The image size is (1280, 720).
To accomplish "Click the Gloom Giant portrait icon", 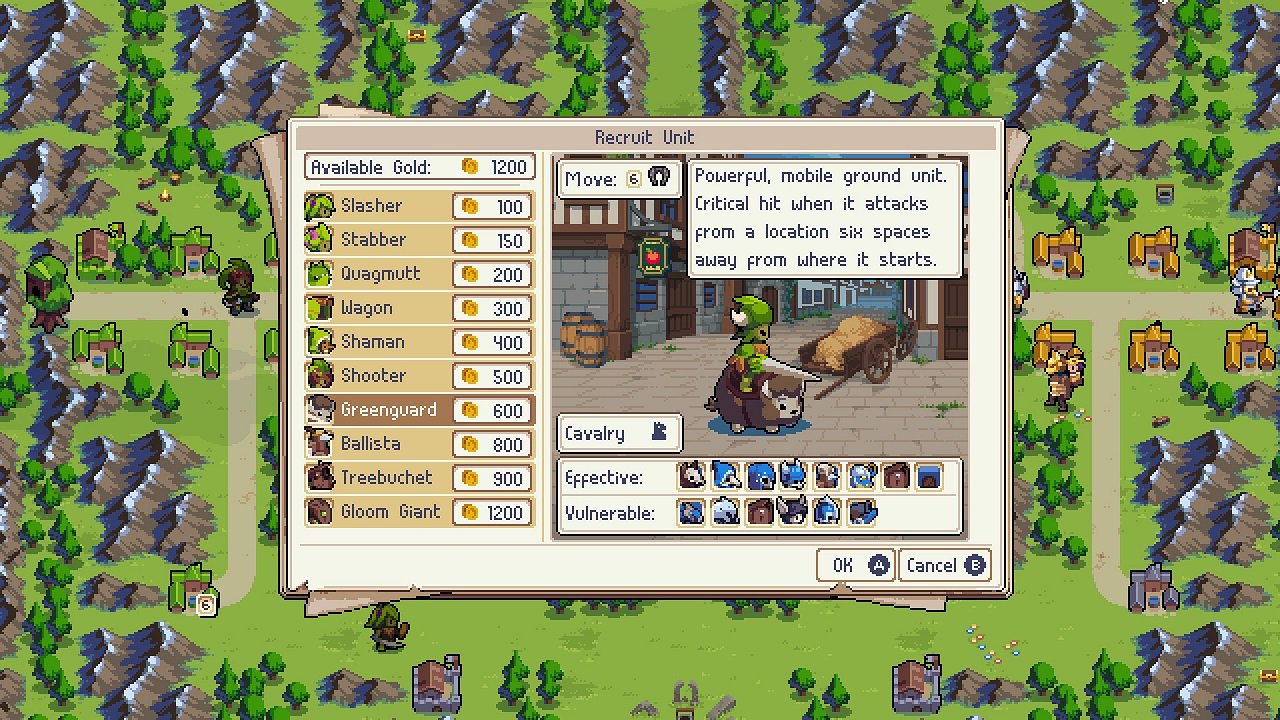I will click(x=320, y=512).
